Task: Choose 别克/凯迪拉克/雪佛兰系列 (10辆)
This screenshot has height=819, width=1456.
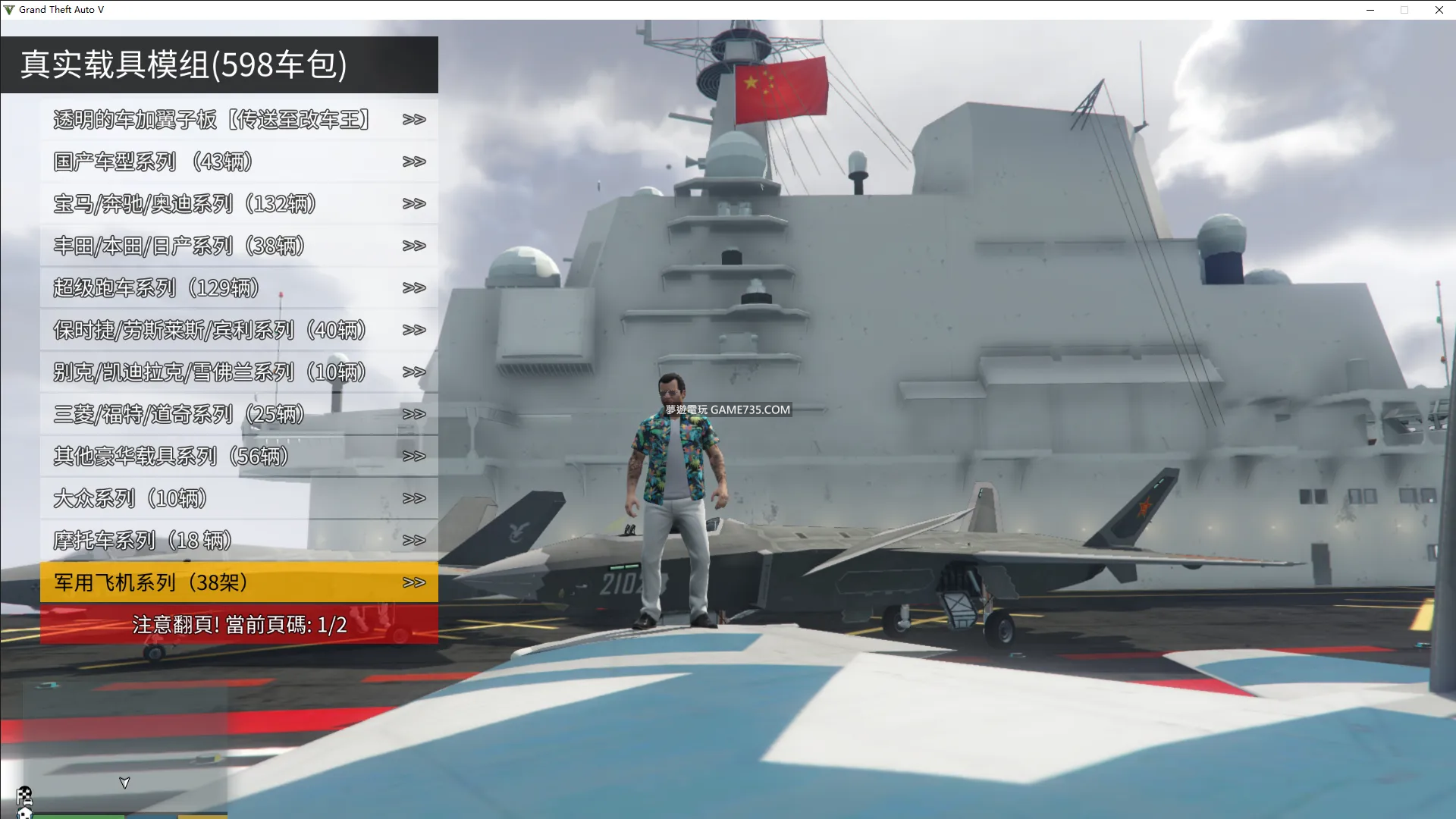Action: [x=239, y=372]
